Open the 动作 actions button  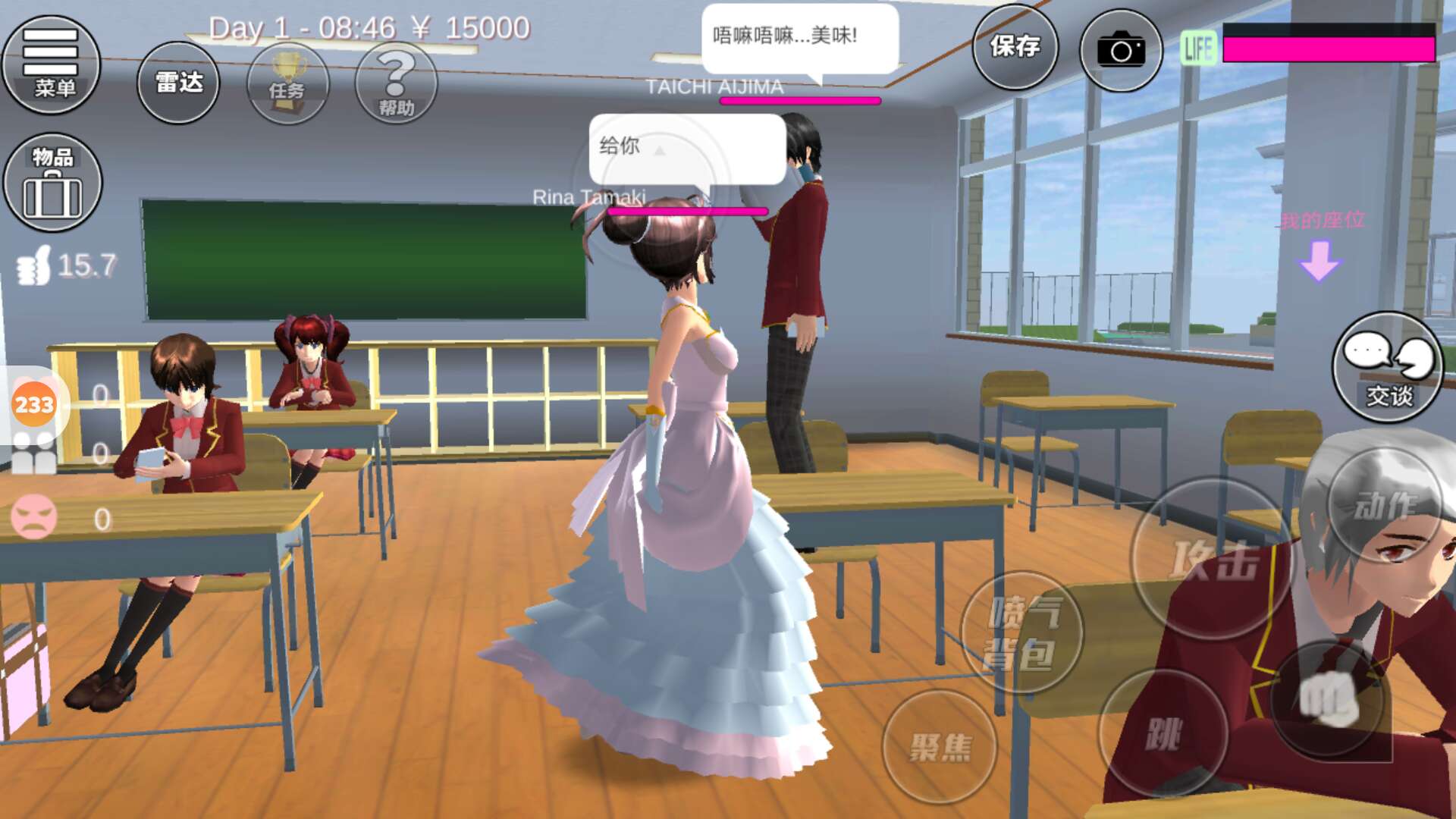pos(1385,505)
